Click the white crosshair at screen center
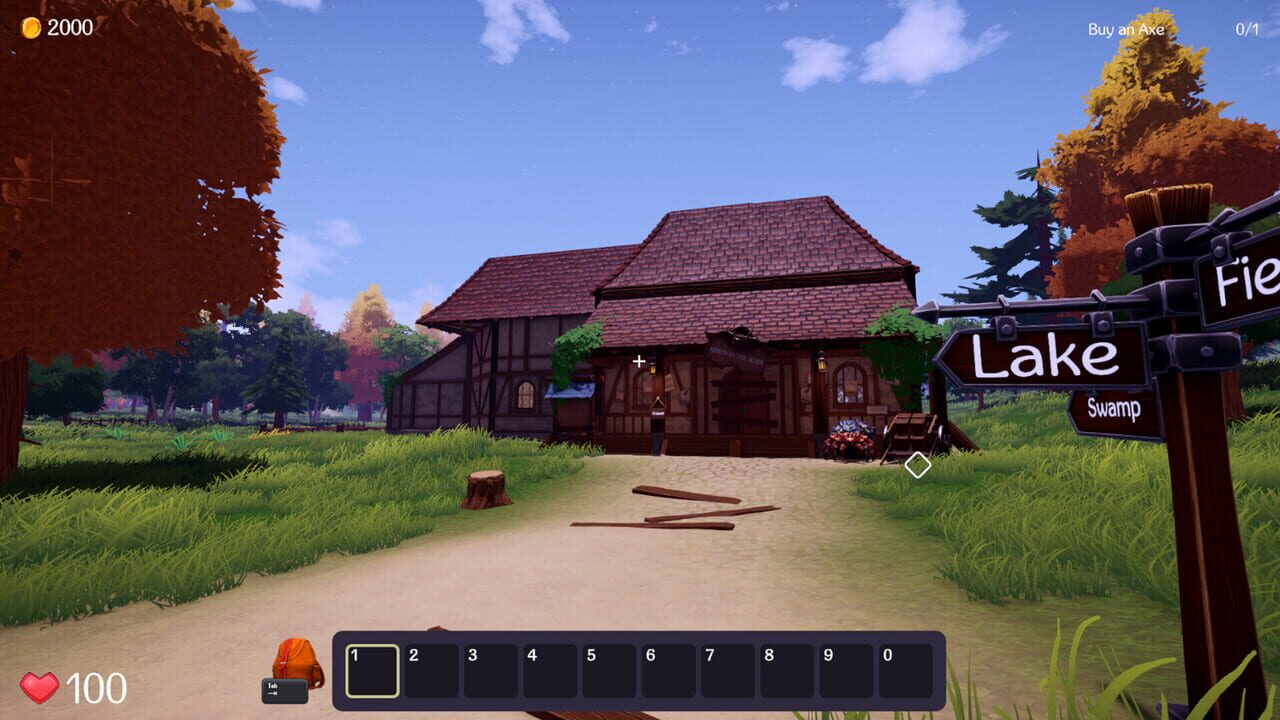Viewport: 1280px width, 720px height. pyautogui.click(x=637, y=360)
